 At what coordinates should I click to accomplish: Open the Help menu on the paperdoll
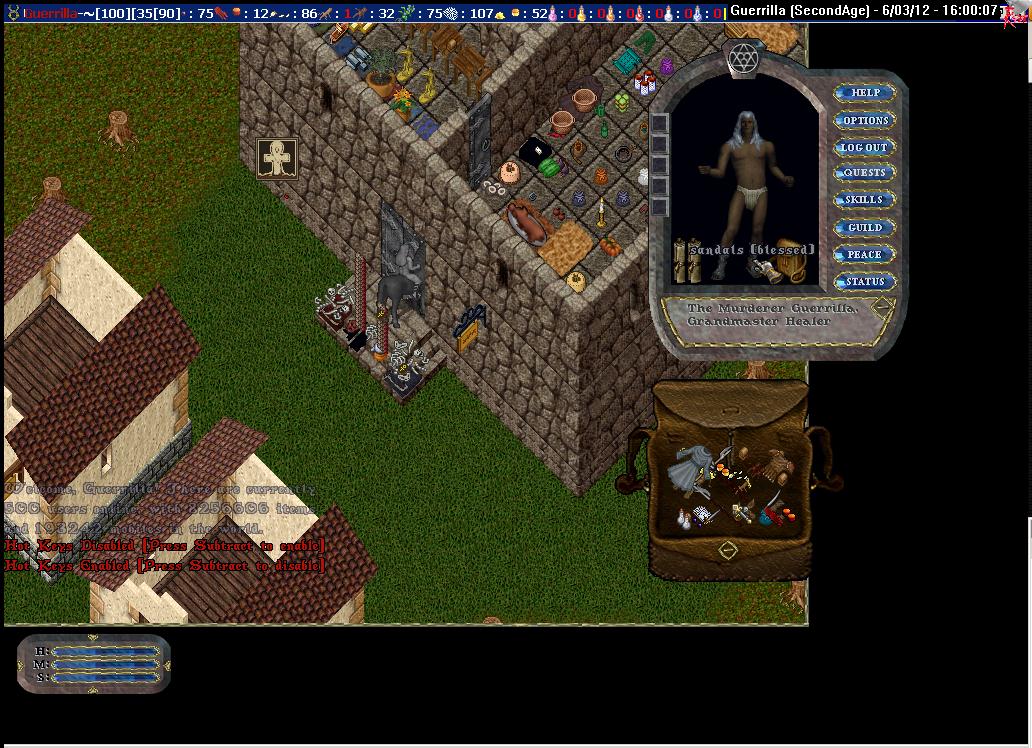click(x=865, y=93)
